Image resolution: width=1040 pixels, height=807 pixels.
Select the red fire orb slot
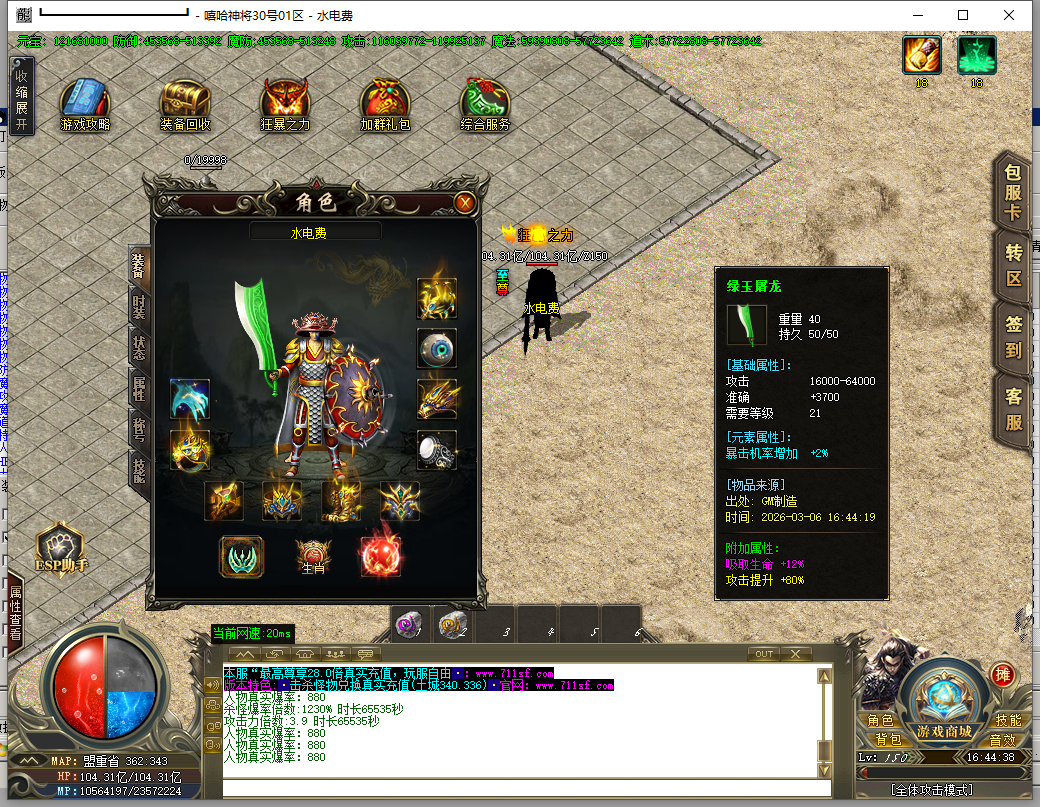point(381,555)
